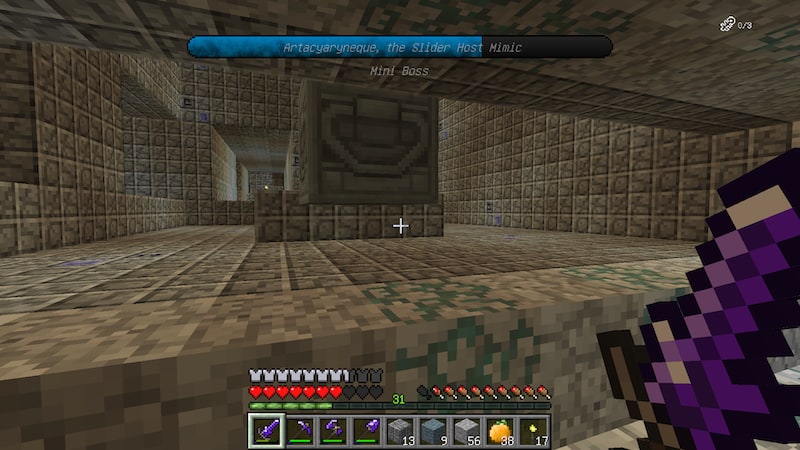This screenshot has width=800, height=450.
Task: Pick the bluish stone stack of 9
Action: pos(433,431)
